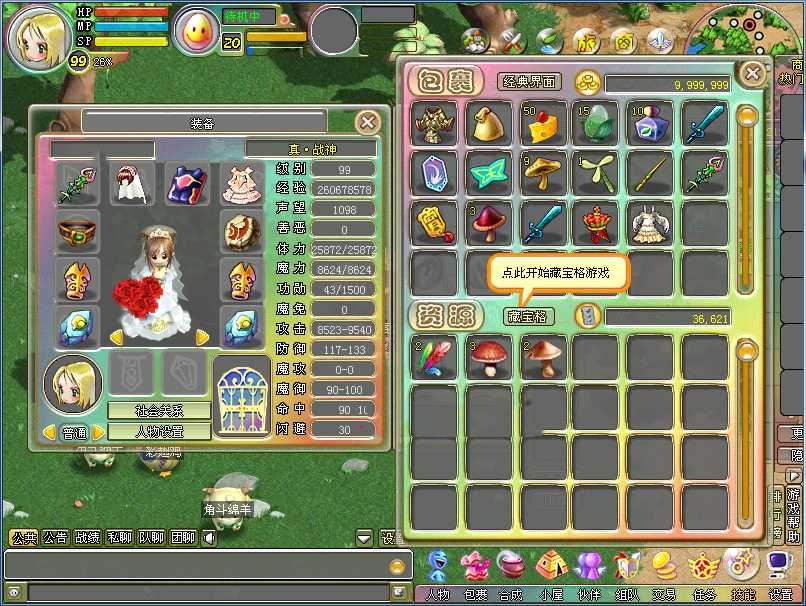Select the cheese wedge stack in bag
This screenshot has width=806, height=606.
pyautogui.click(x=543, y=123)
